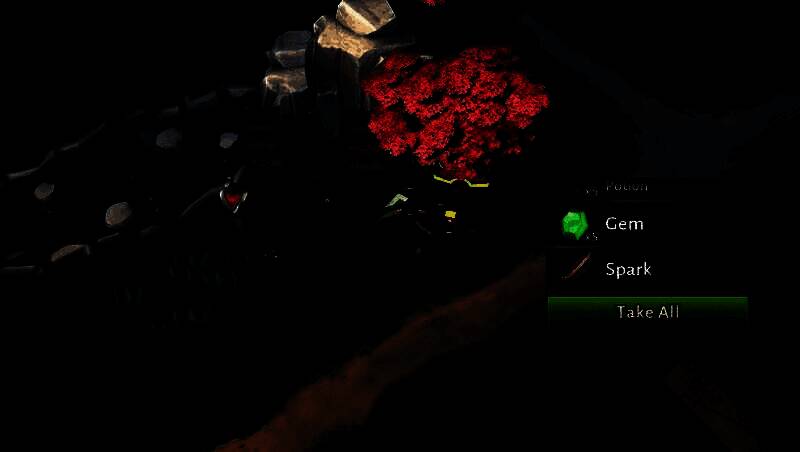Click the Take All button
Image resolution: width=800 pixels, height=452 pixels.
coord(648,312)
